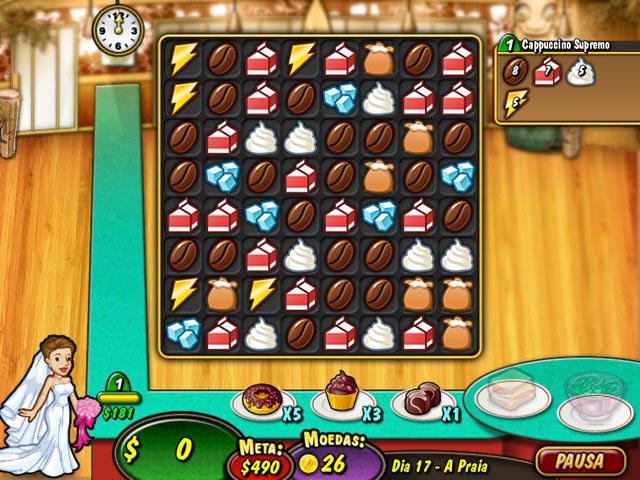
Task: Pick the sandwich plate on the counter
Action: (x=512, y=396)
